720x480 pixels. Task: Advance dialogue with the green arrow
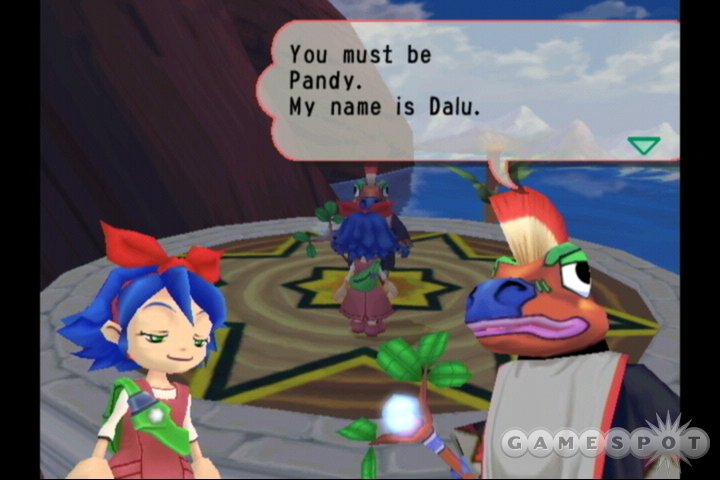(x=644, y=145)
